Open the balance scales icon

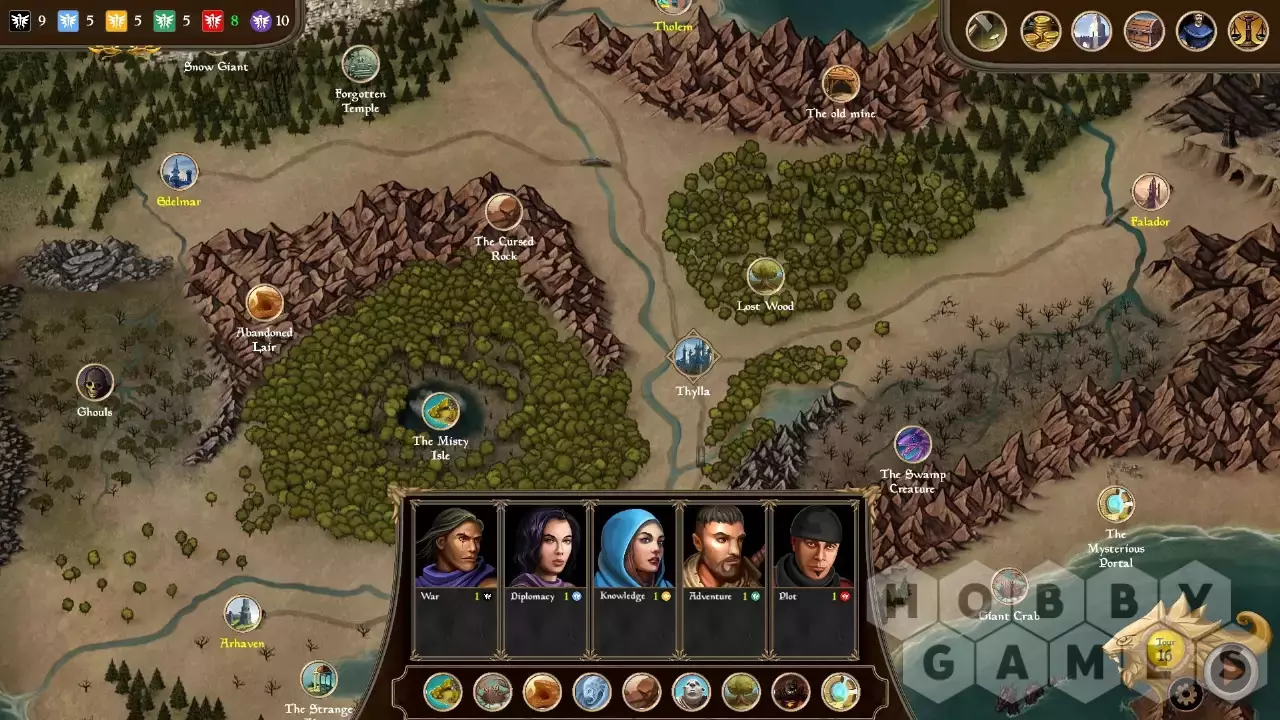click(x=1248, y=31)
